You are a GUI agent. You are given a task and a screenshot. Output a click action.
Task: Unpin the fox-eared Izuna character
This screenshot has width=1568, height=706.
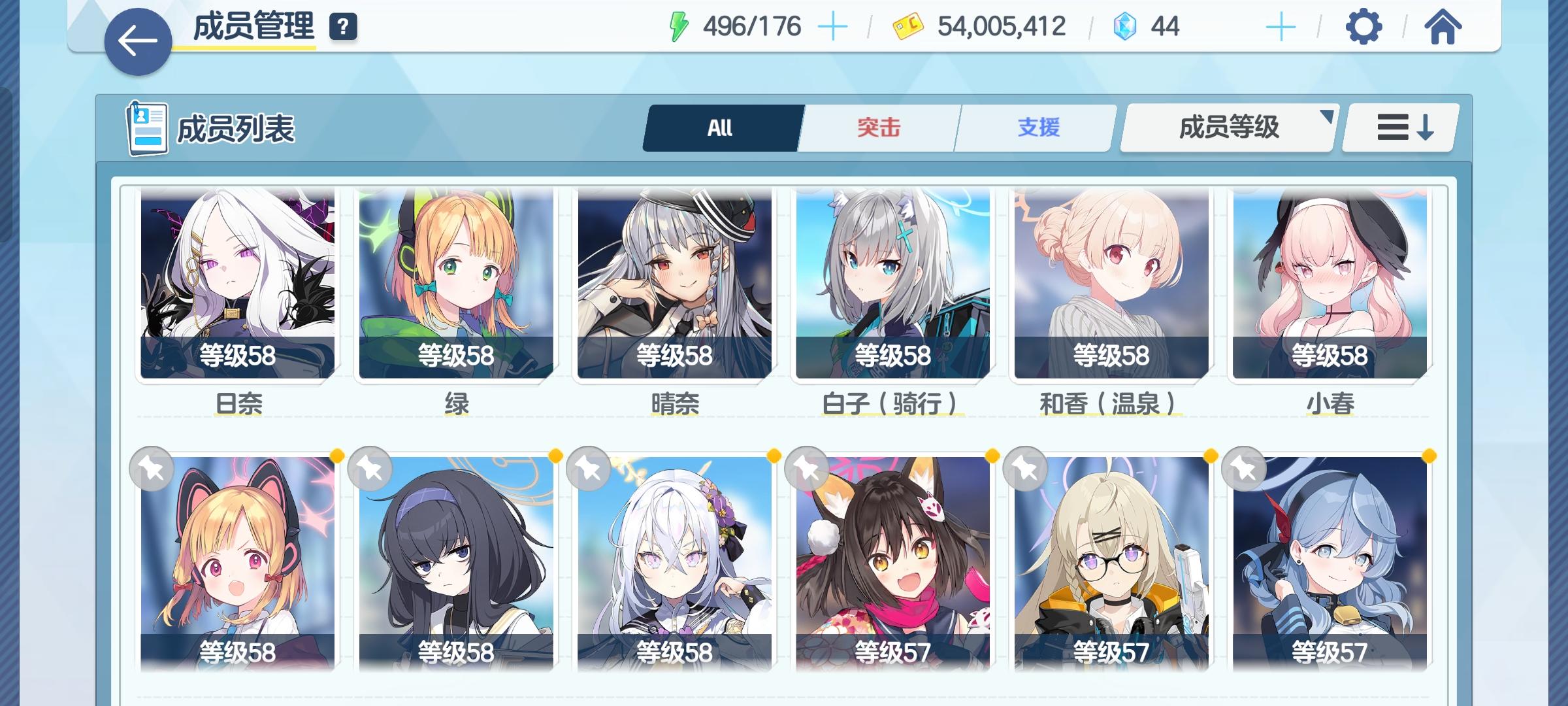[x=806, y=468]
